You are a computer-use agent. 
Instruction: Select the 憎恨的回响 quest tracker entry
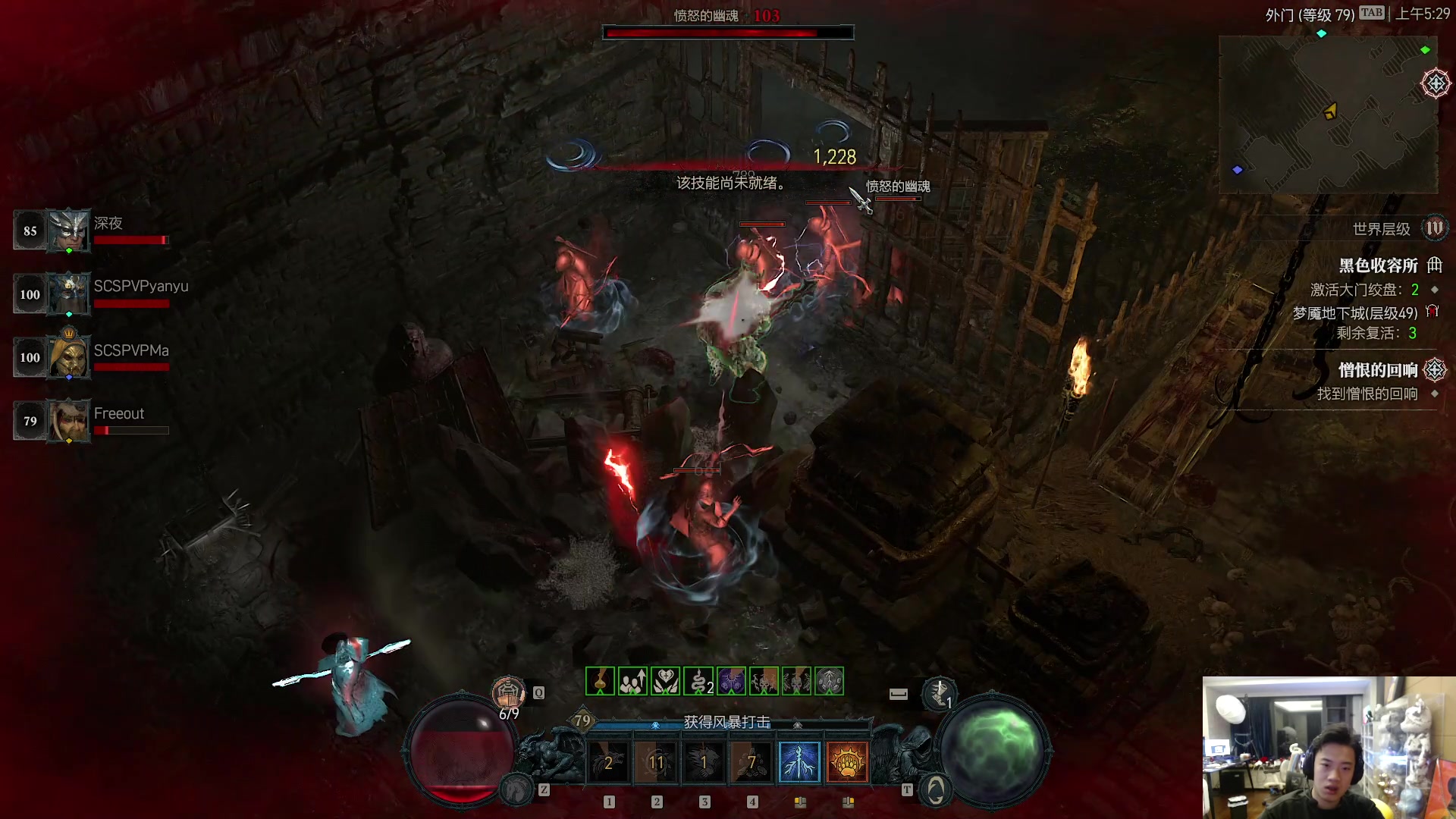pos(1377,370)
